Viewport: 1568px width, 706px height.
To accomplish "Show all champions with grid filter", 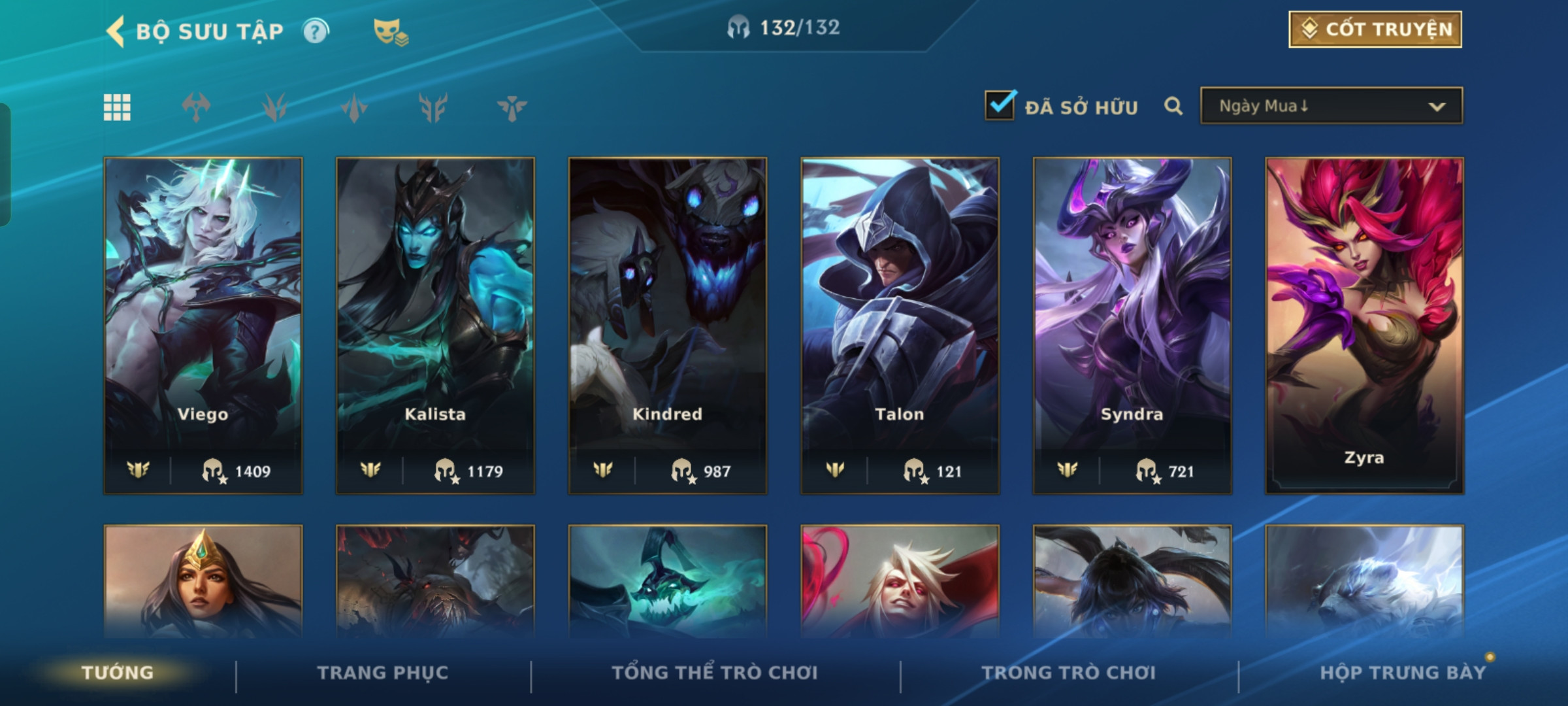I will coord(117,107).
